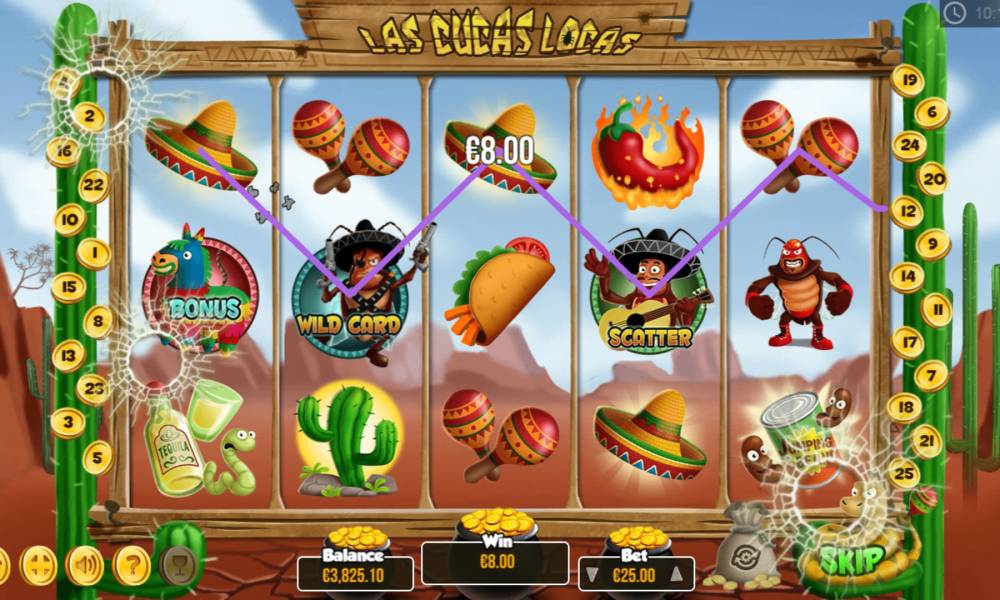Click the clock icon in the corner
Screen dimensions: 1000x600
[x=954, y=13]
